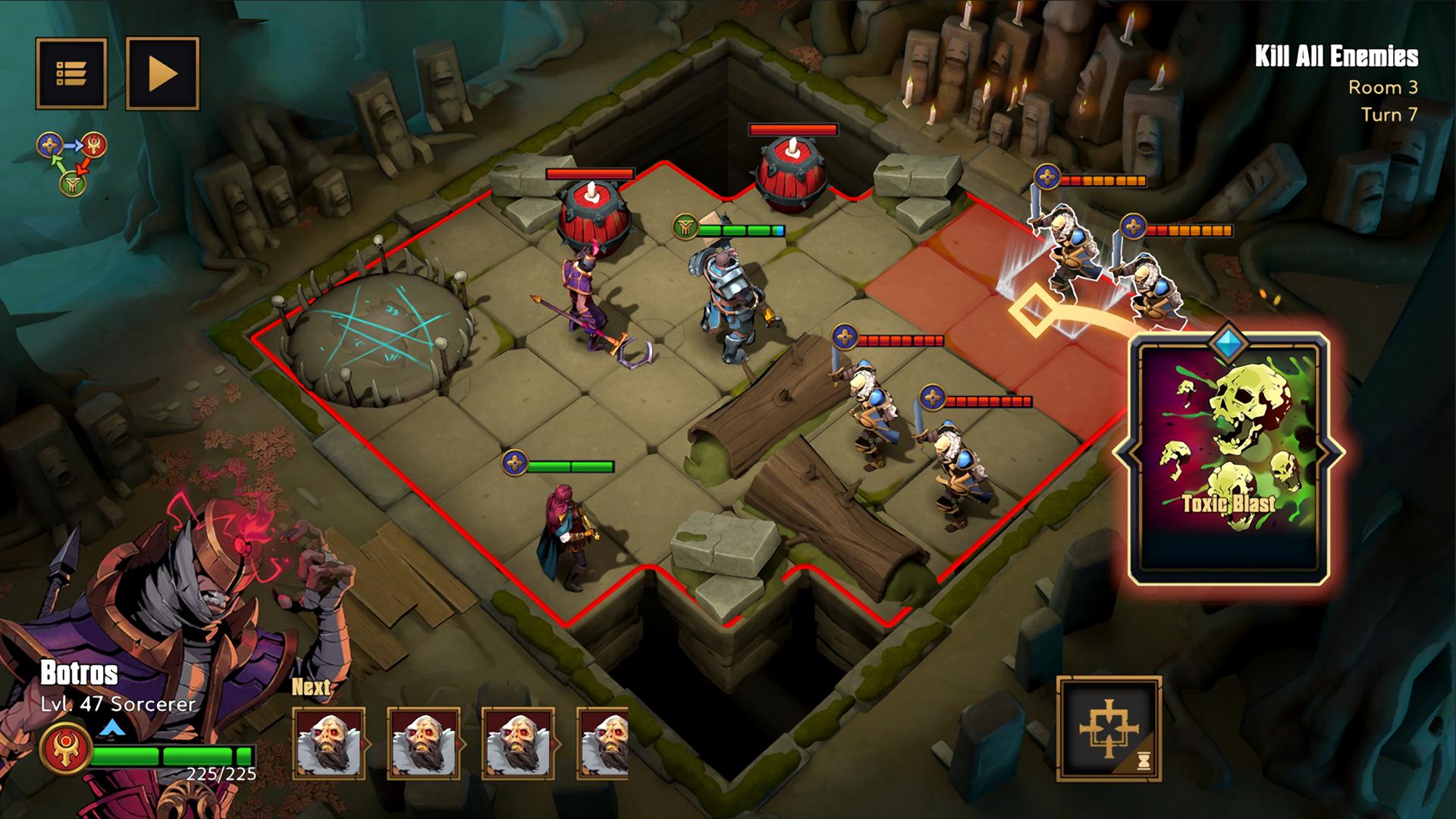The image size is (1456, 819).
Task: Click the gold play arrow button
Action: click(162, 74)
